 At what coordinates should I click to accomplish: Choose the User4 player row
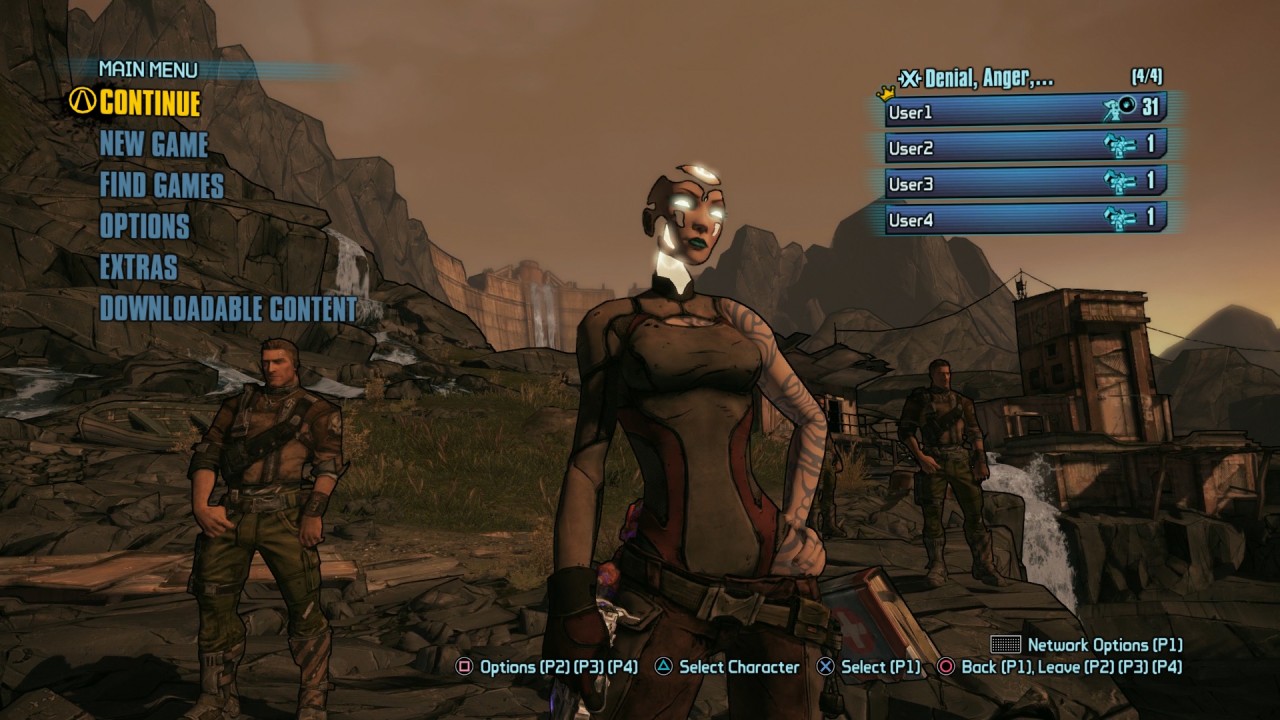(1025, 219)
